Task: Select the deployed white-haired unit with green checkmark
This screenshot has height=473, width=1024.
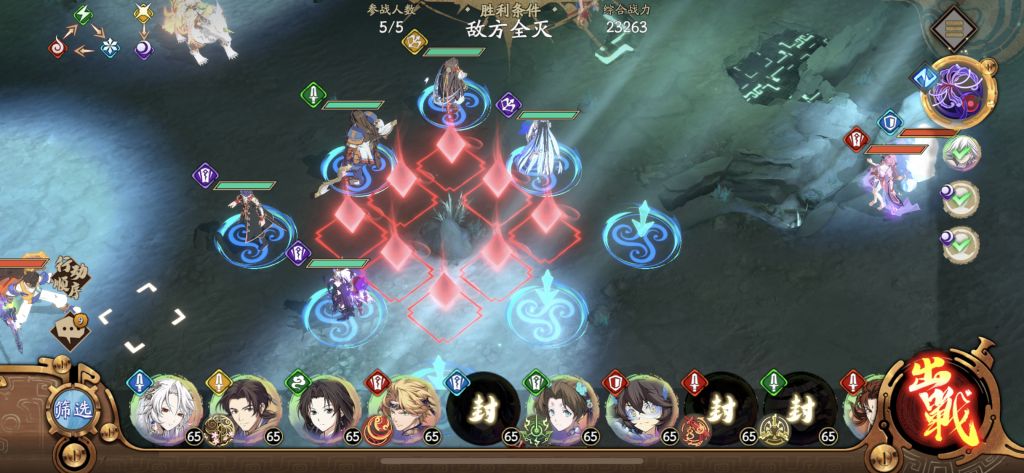Action: point(962,152)
